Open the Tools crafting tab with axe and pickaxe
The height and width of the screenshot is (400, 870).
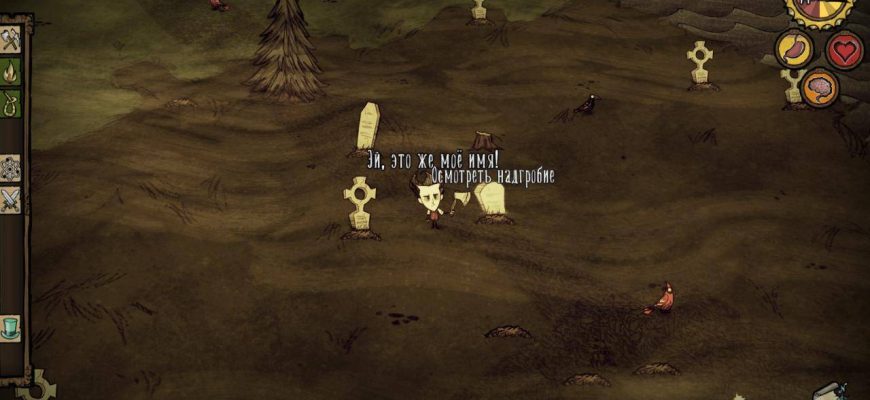click(11, 41)
